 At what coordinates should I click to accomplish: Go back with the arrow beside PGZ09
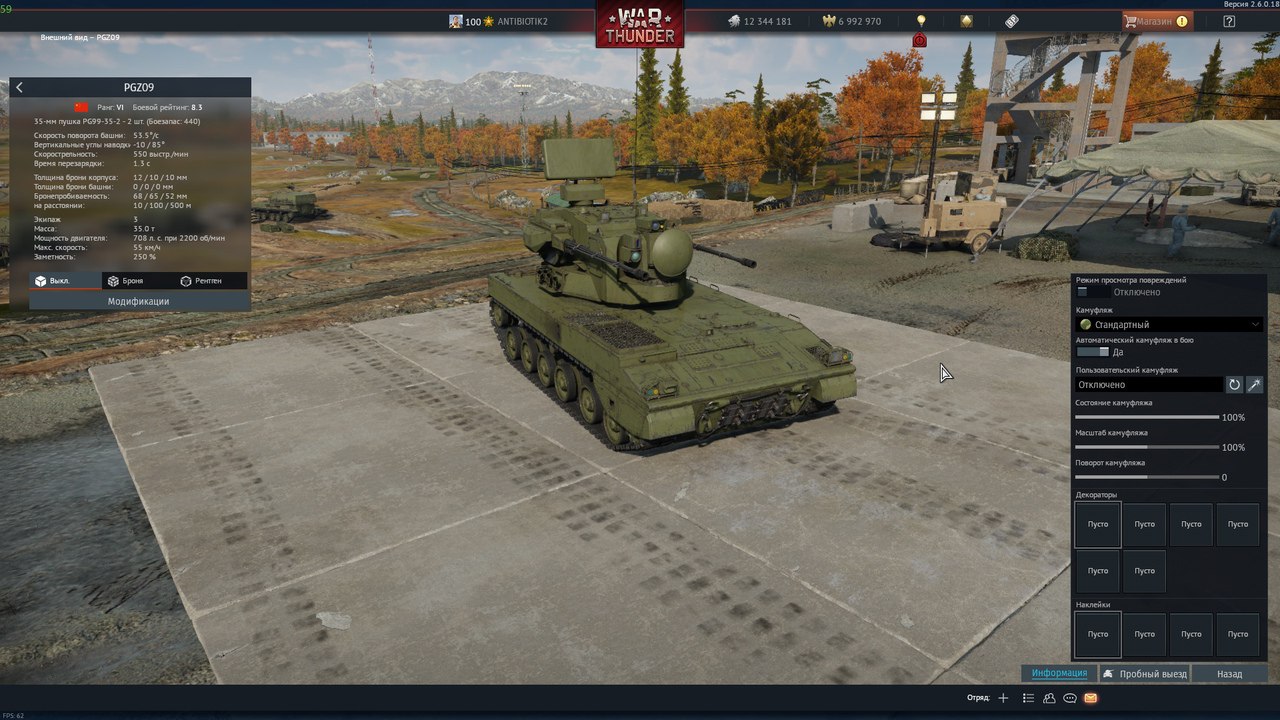(x=19, y=88)
